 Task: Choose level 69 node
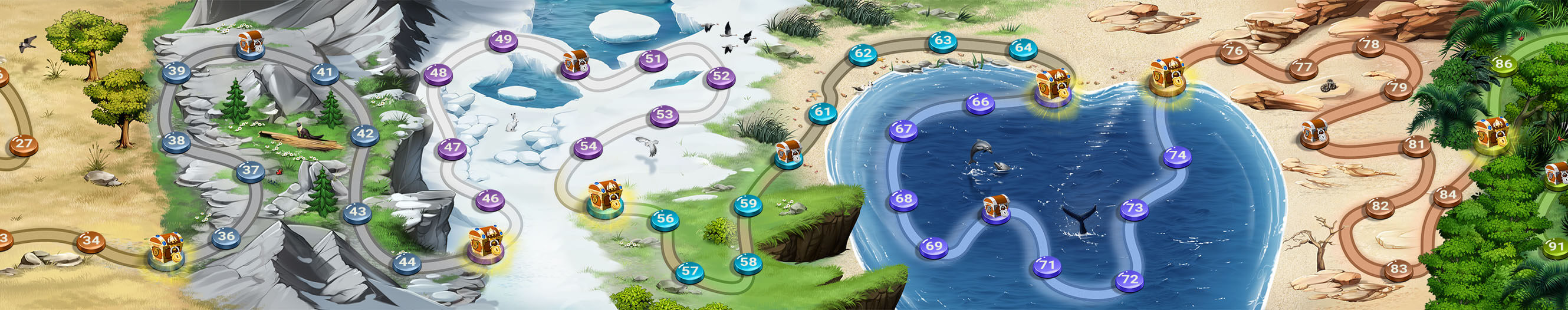933,246
